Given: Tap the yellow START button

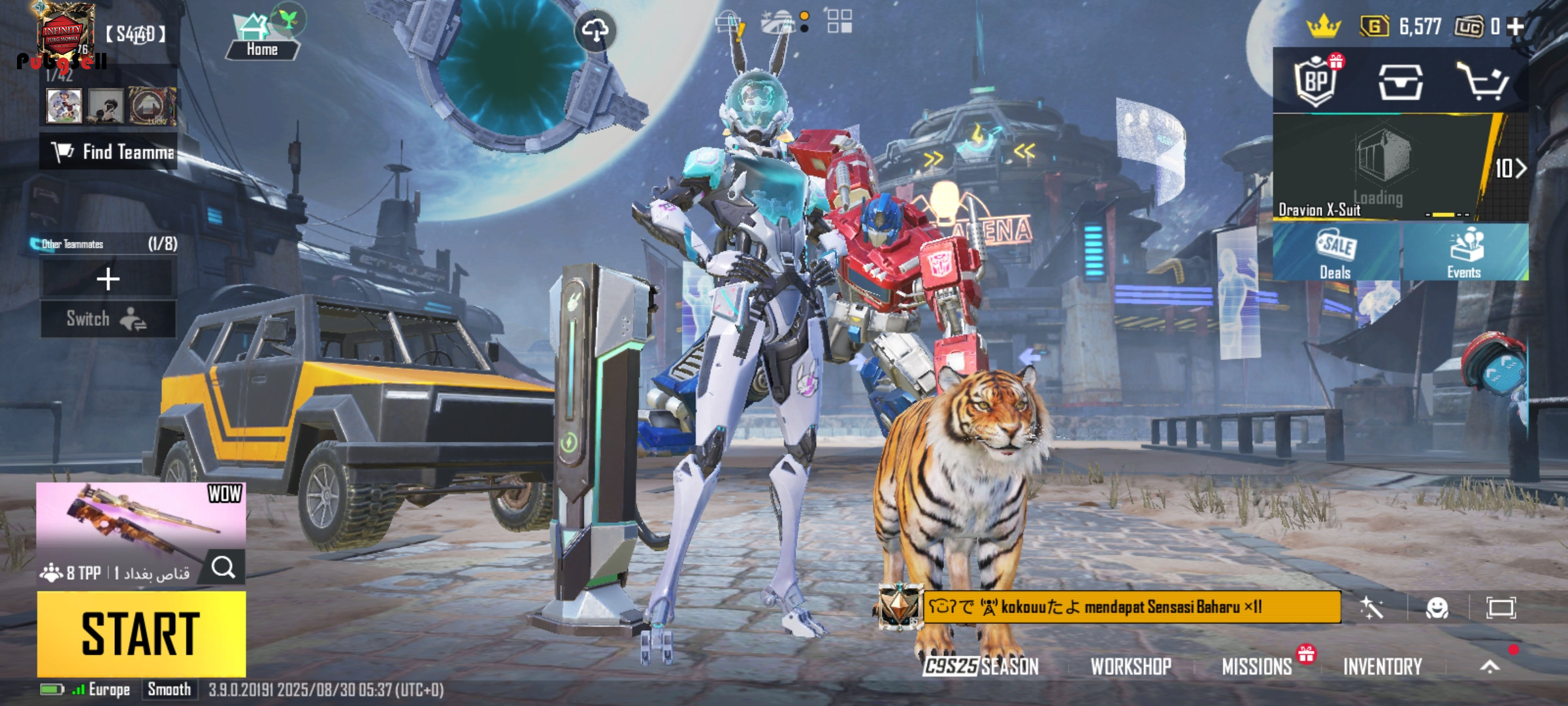Looking at the screenshot, I should point(141,633).
